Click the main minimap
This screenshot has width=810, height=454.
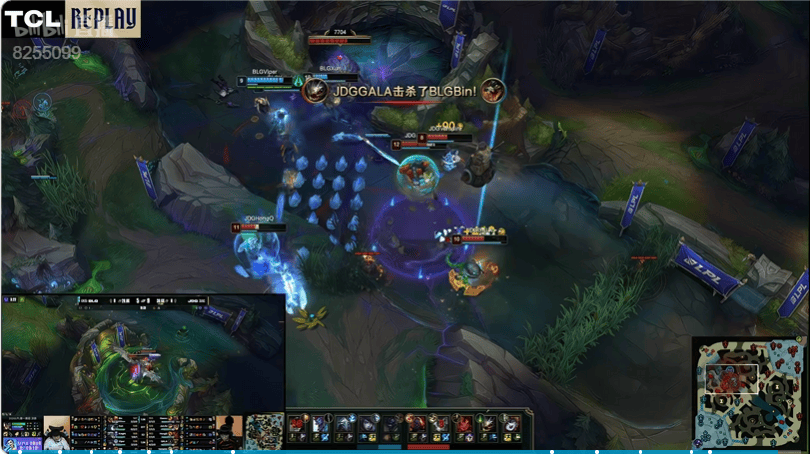[748, 392]
